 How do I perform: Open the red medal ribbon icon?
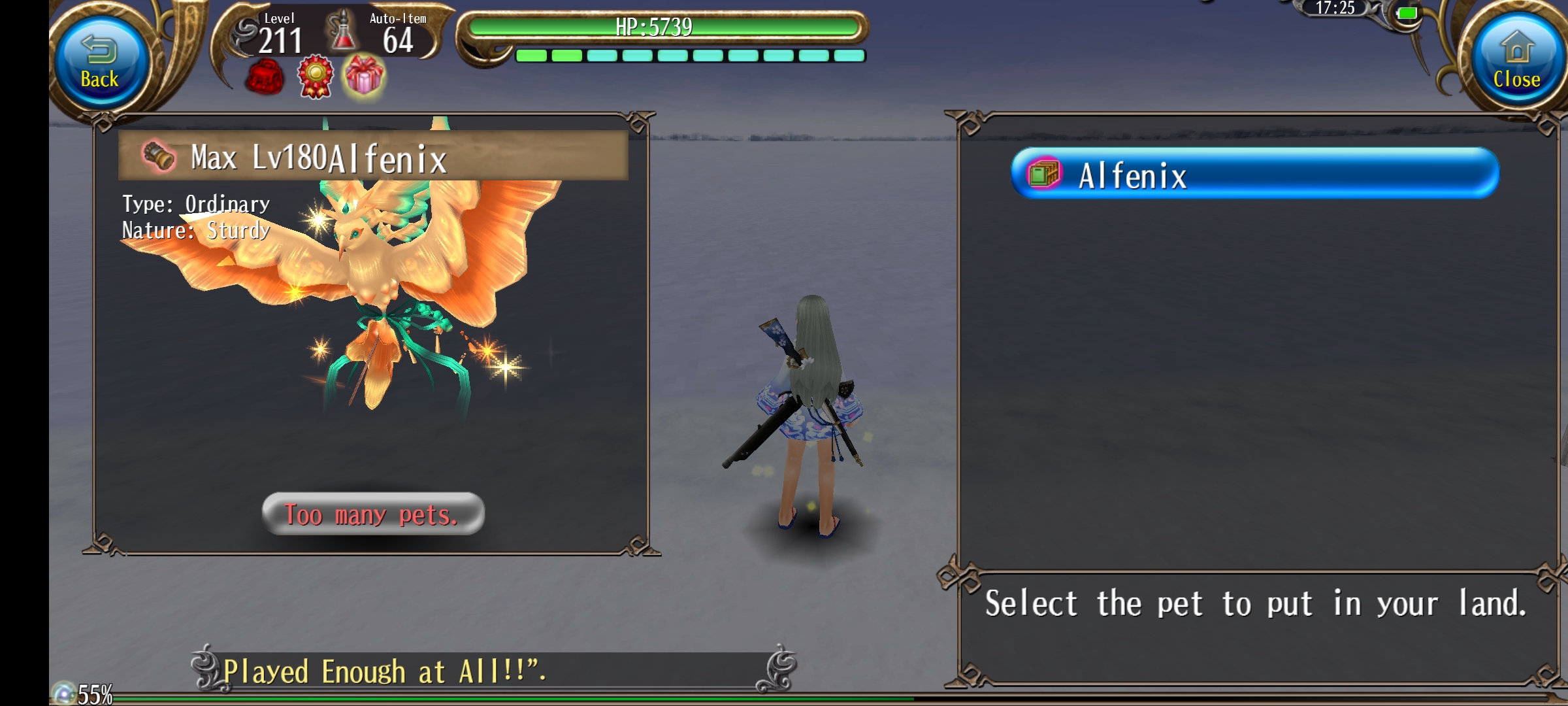pos(316,77)
